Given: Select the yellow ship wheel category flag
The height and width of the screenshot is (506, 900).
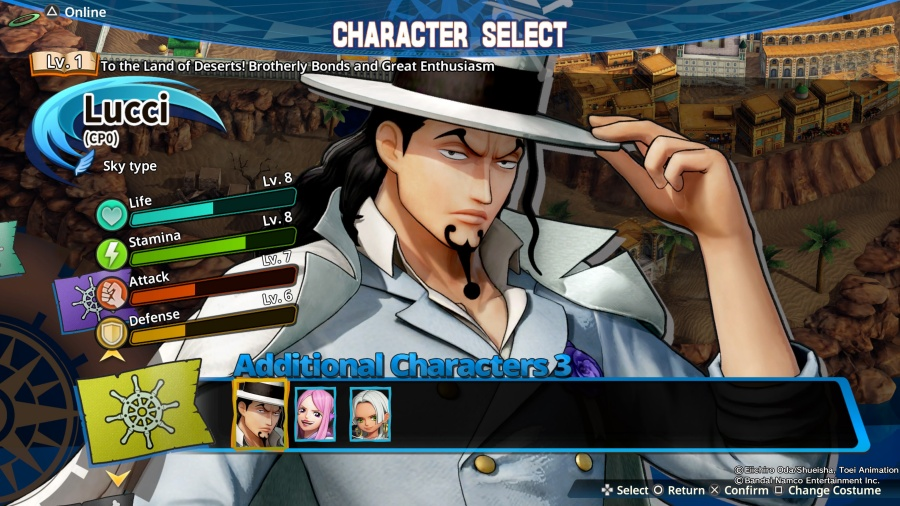Looking at the screenshot, I should pos(140,412).
